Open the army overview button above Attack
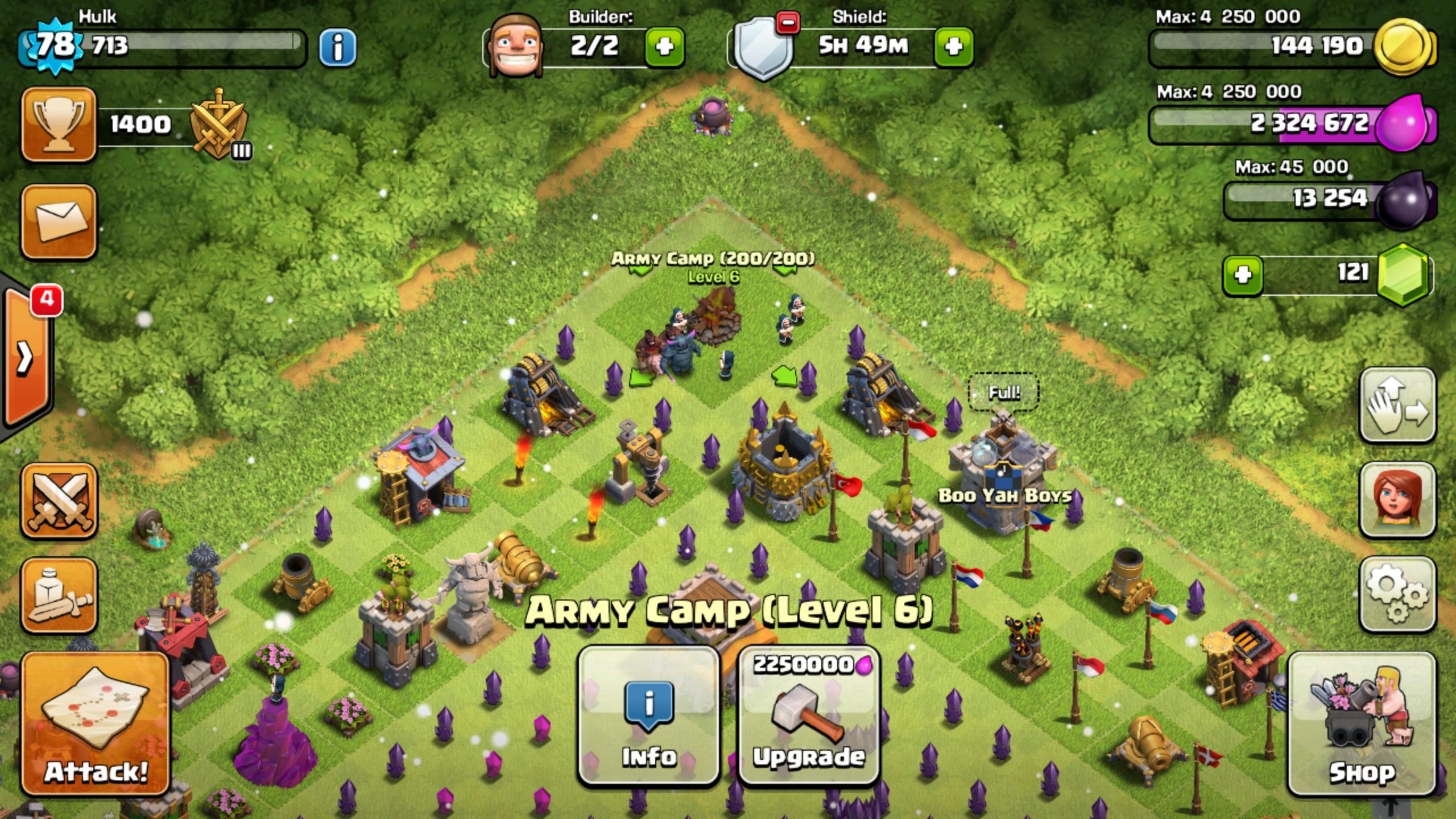 click(x=59, y=595)
